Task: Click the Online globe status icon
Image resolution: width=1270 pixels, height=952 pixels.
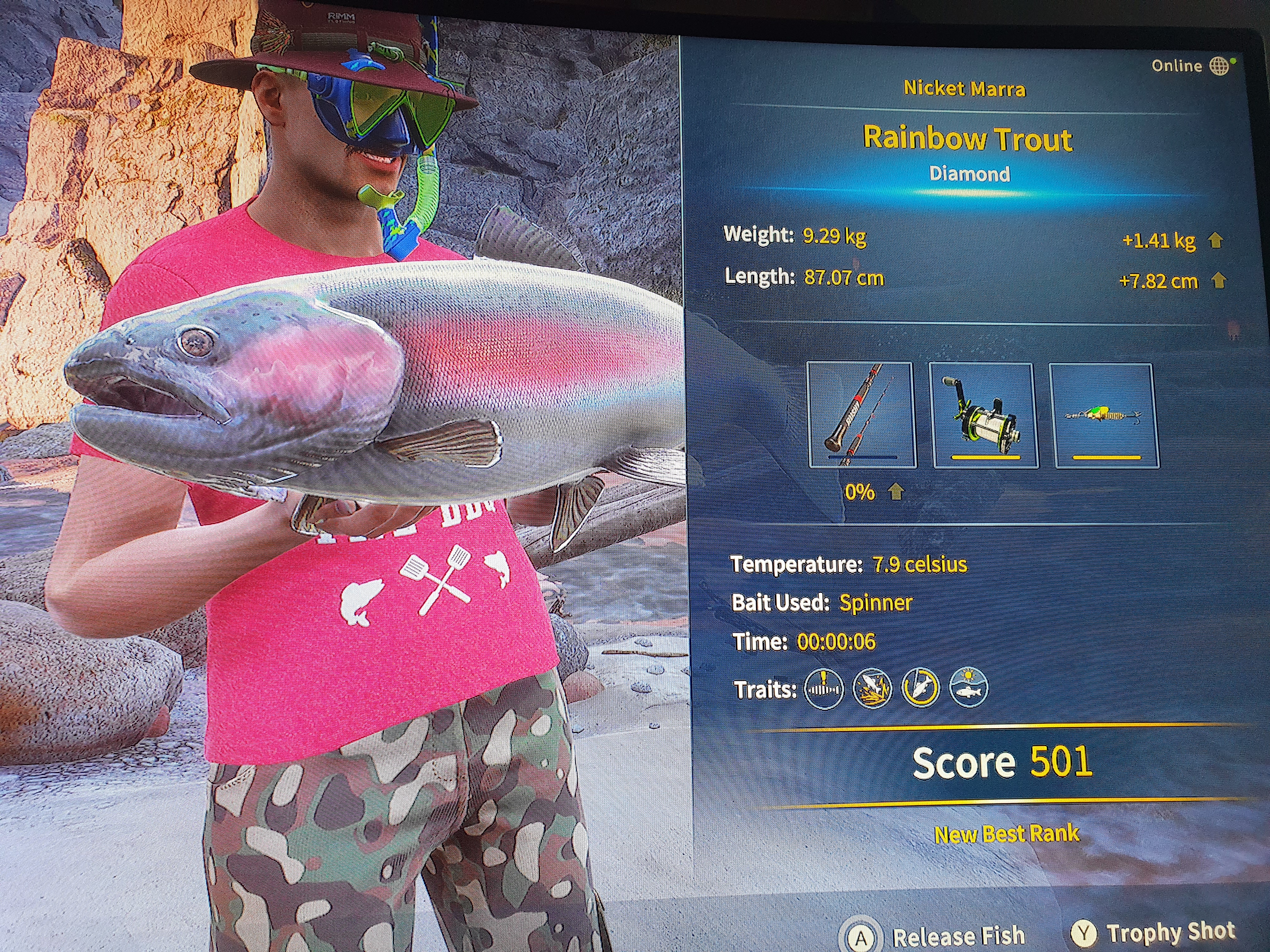Action: coord(1219,66)
